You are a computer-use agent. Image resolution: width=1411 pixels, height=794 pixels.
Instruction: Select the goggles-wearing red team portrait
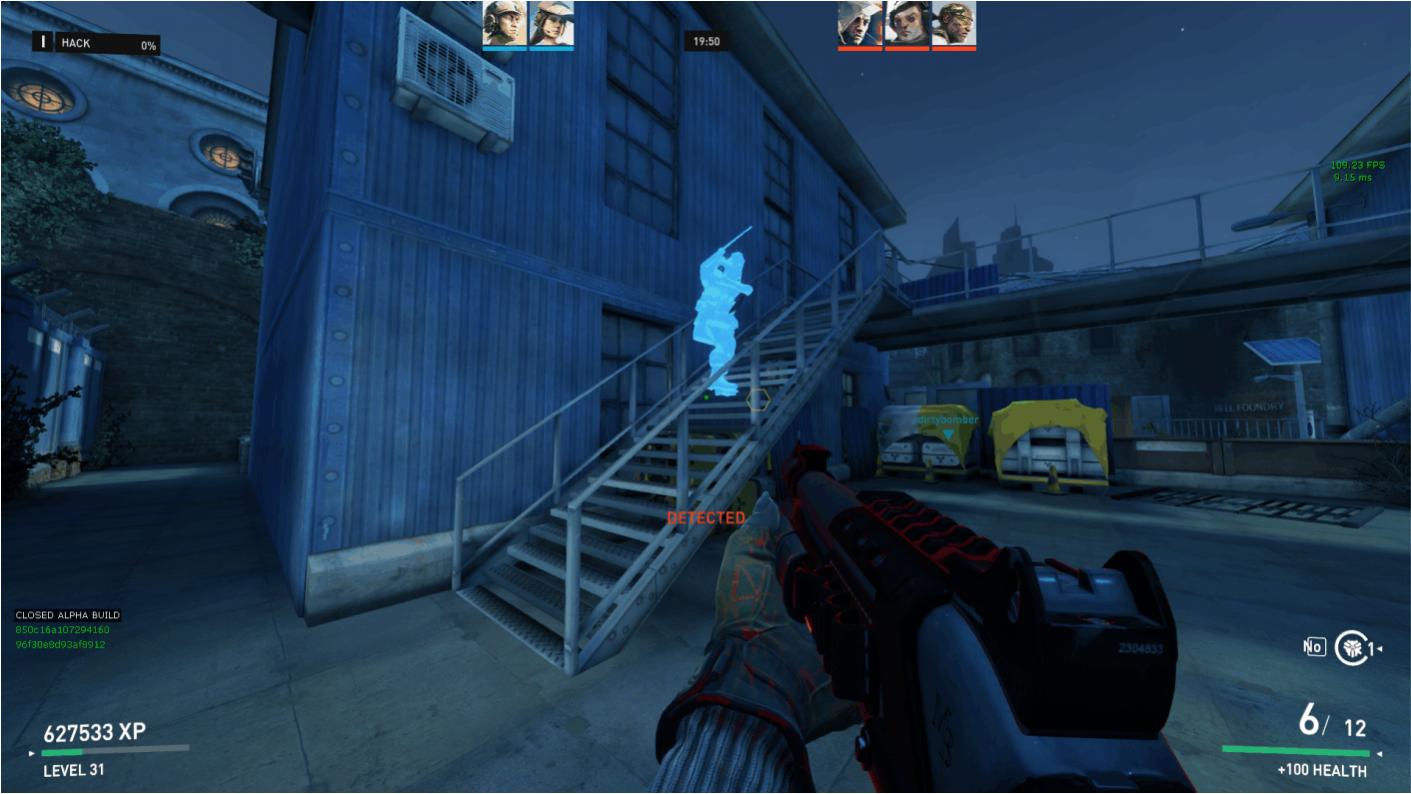point(954,23)
